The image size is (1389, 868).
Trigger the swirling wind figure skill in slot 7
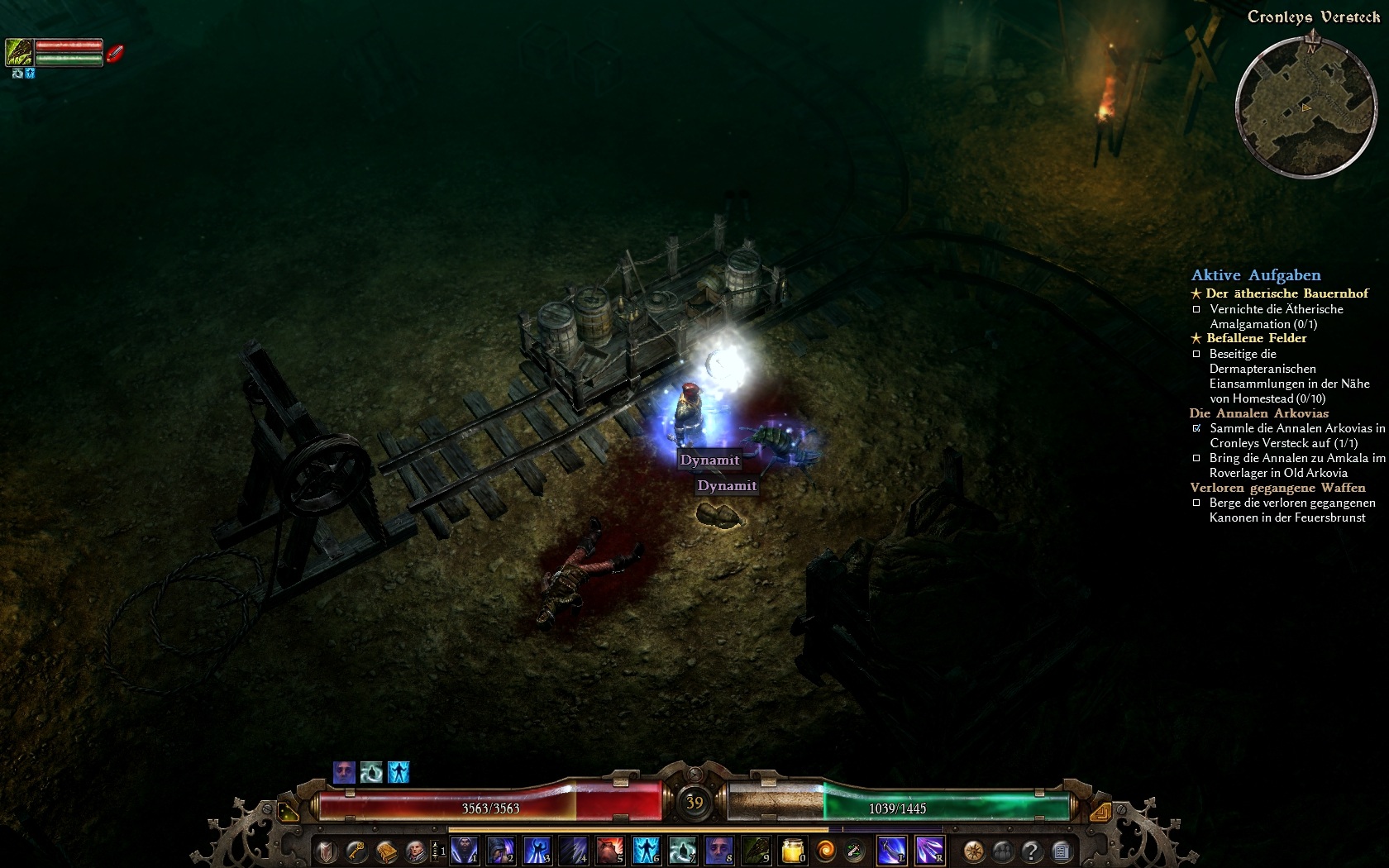pyautogui.click(x=683, y=850)
